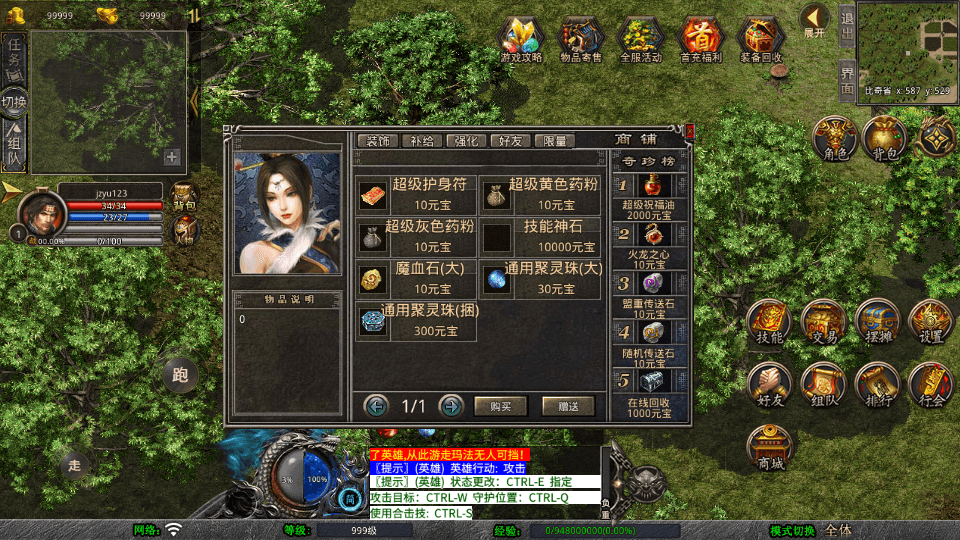This screenshot has height=540, width=960.
Task: Select the 超级护身符 shop item
Action: click(417, 193)
